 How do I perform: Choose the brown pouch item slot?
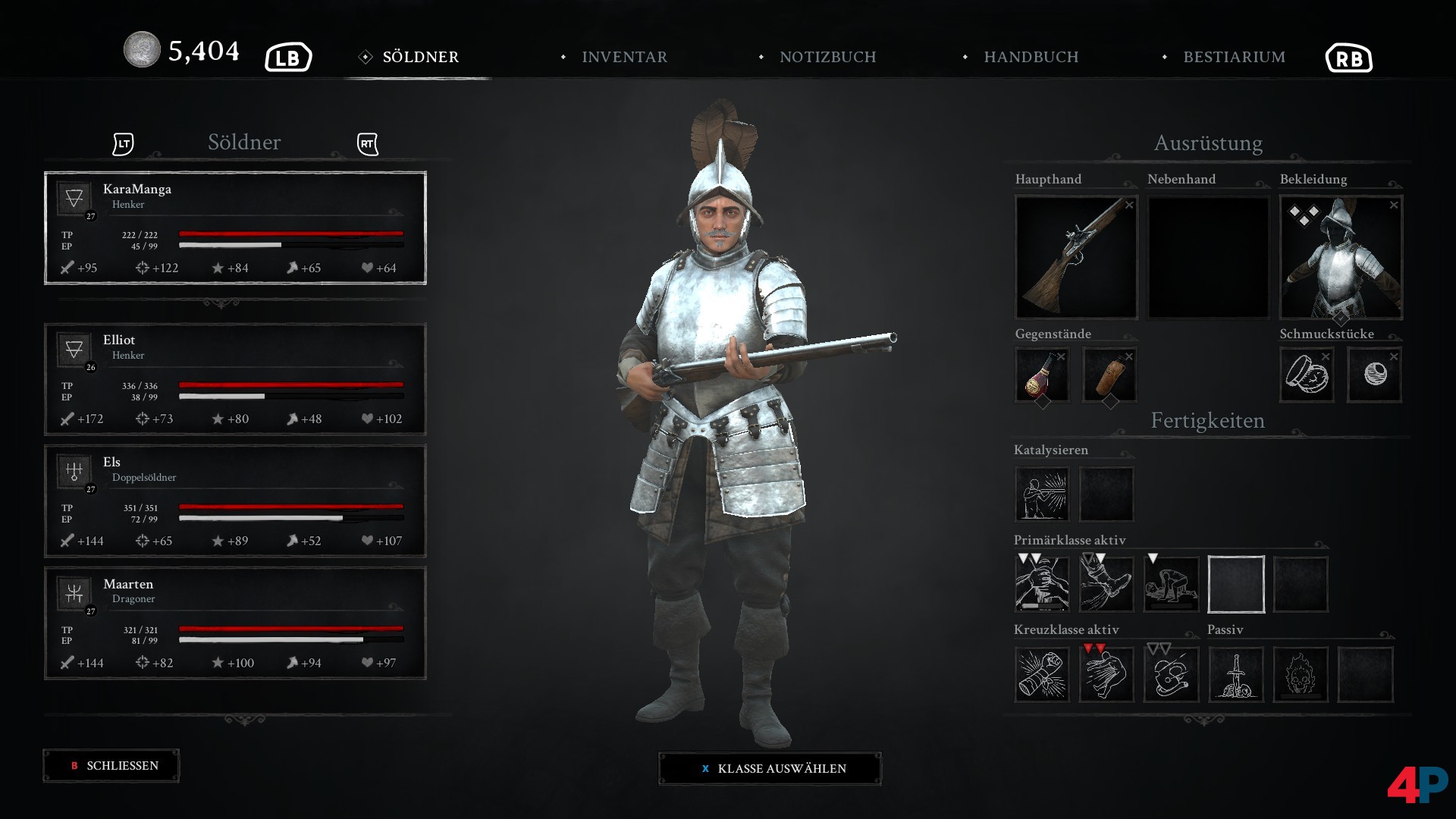(x=1109, y=375)
